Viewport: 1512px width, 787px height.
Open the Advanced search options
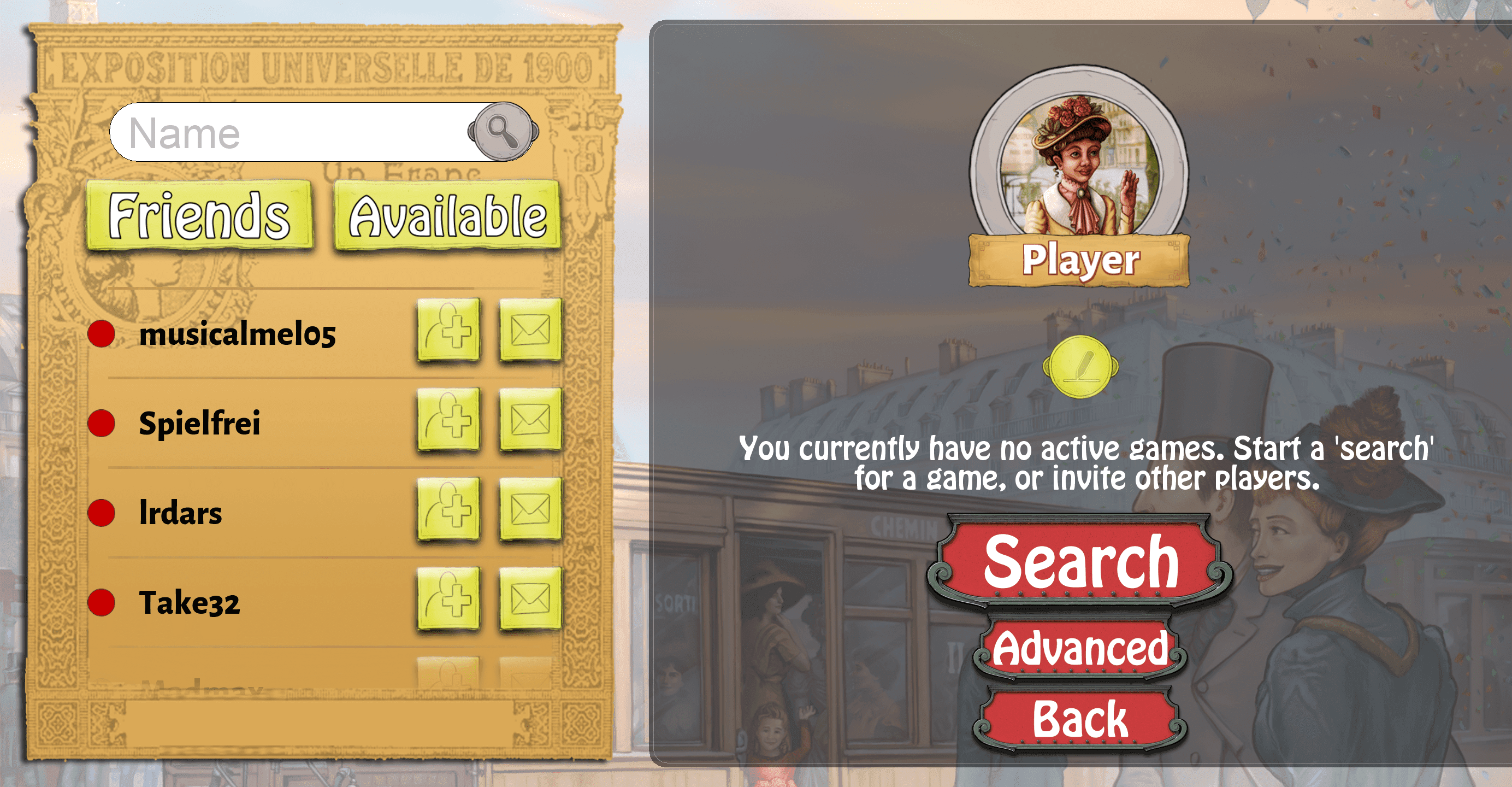[x=1082, y=647]
